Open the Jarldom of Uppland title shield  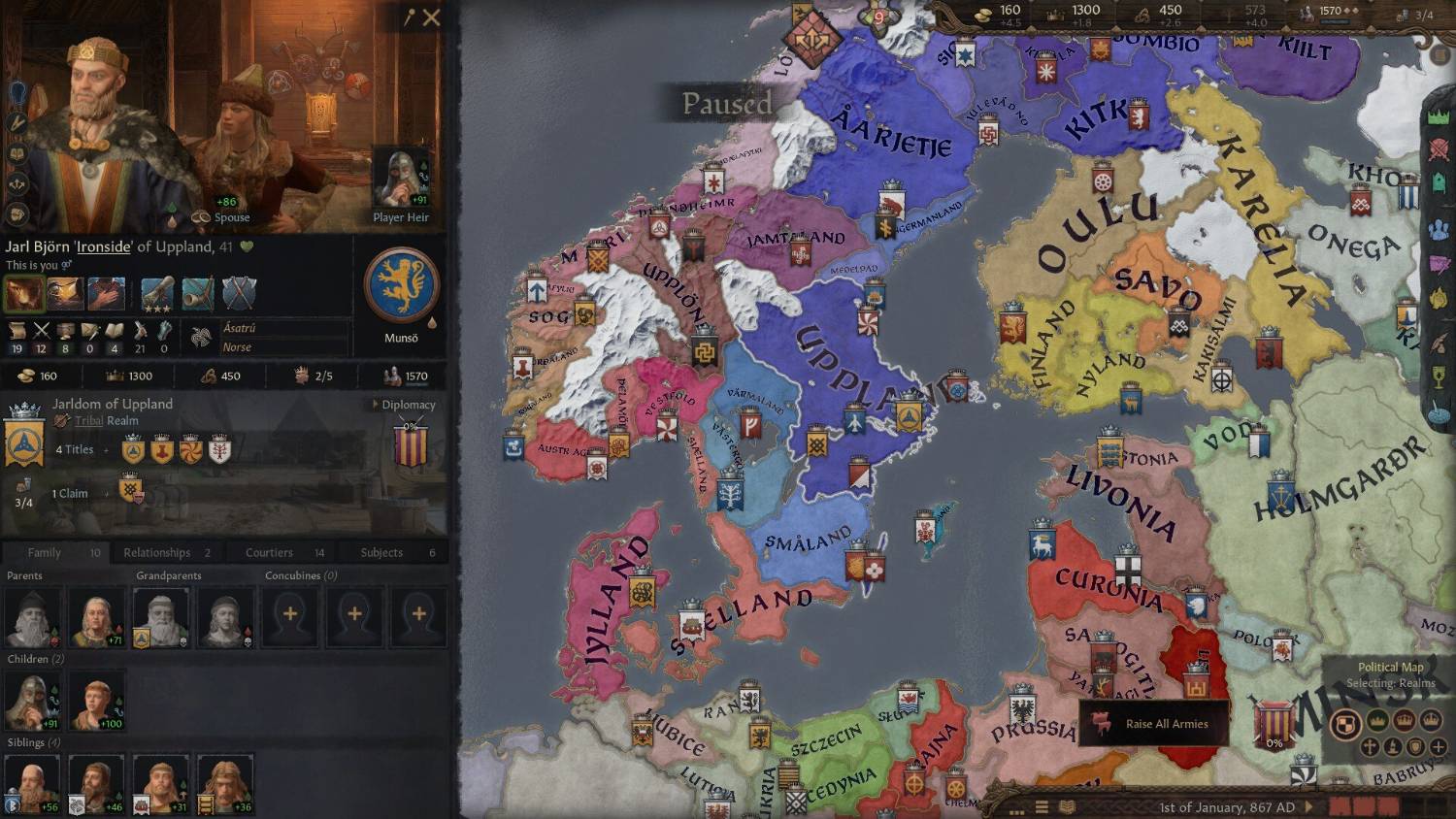coord(23,441)
